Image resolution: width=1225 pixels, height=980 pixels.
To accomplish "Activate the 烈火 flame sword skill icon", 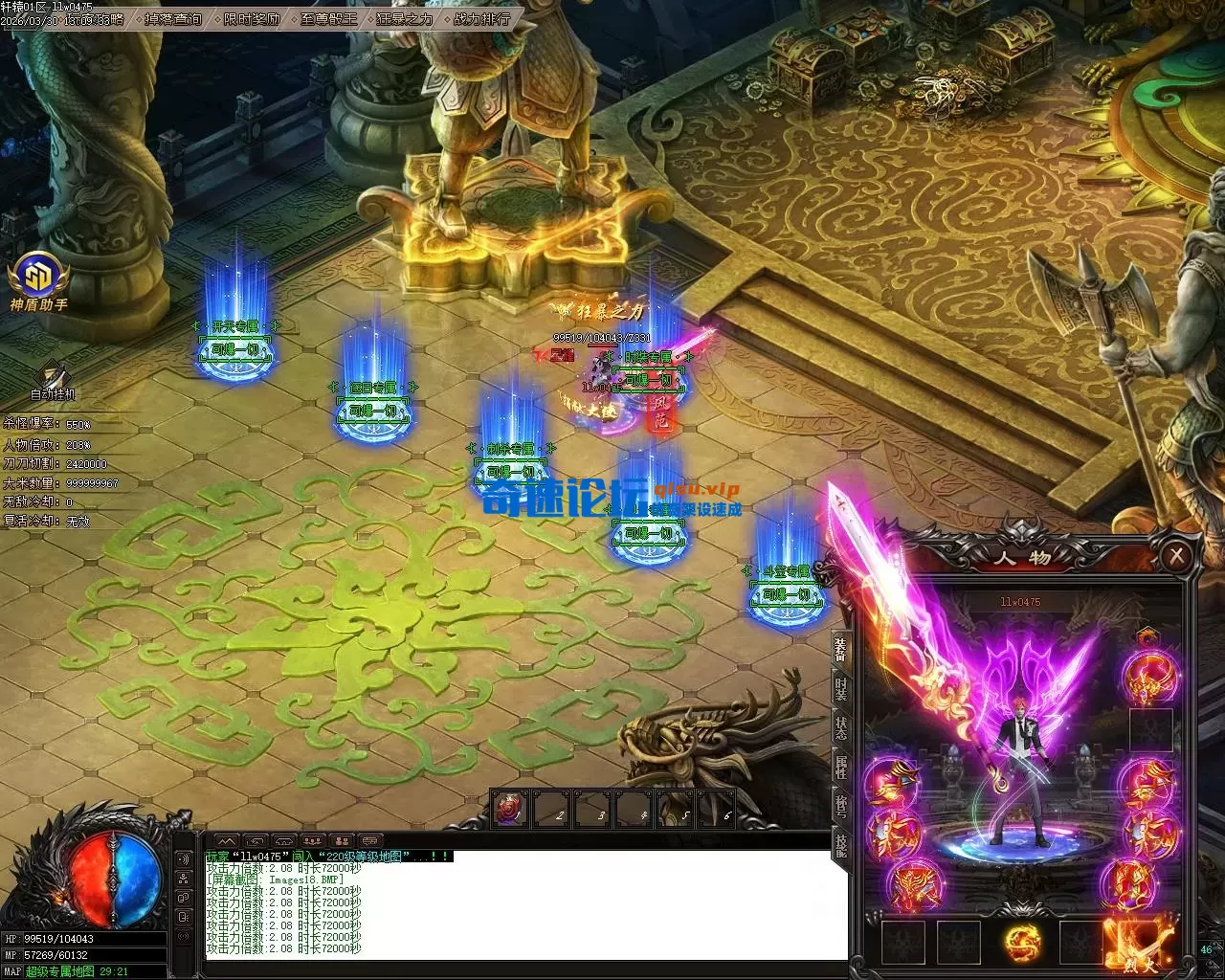I will (x=1139, y=944).
